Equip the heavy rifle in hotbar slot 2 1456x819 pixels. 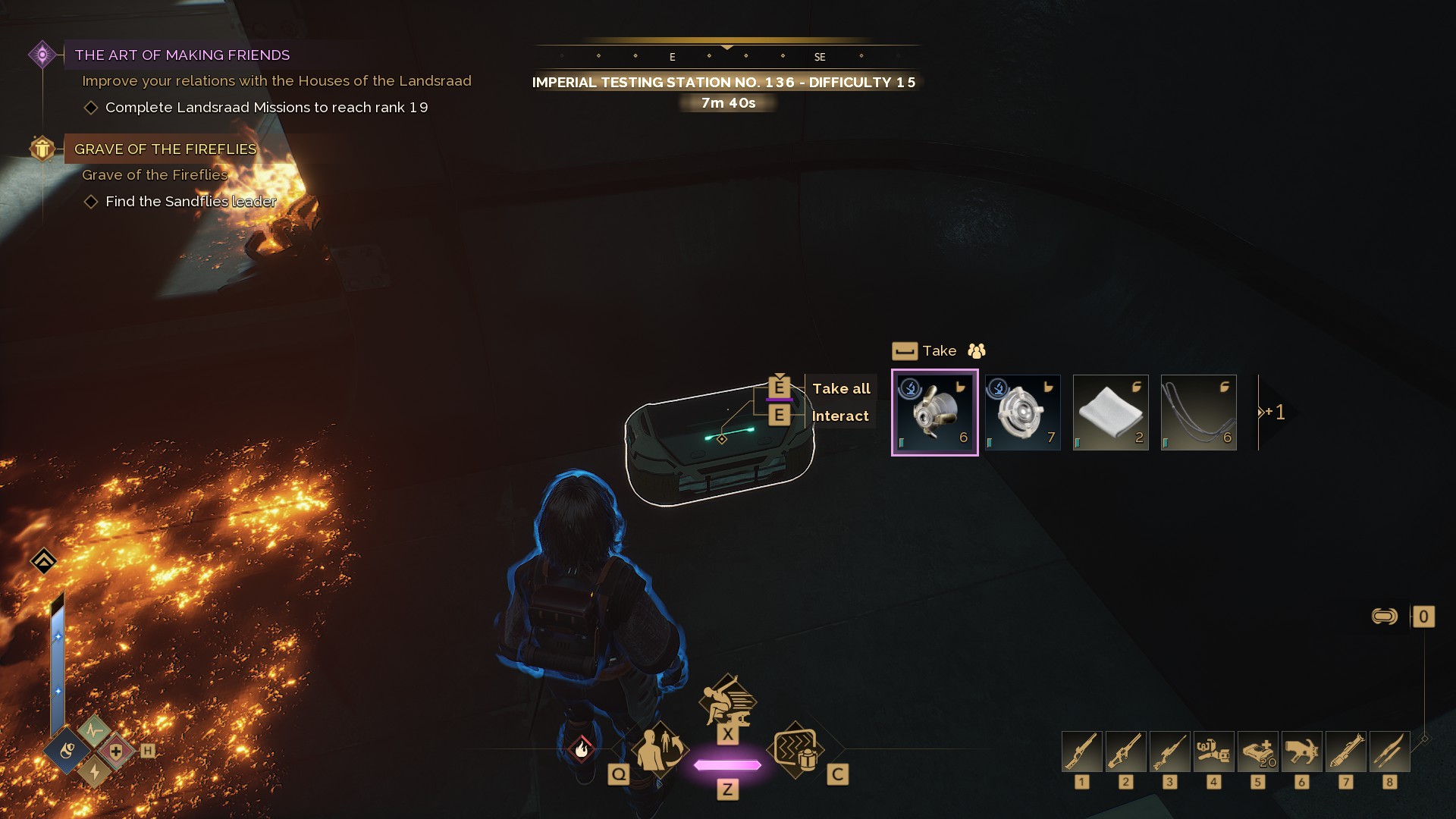(x=1125, y=752)
